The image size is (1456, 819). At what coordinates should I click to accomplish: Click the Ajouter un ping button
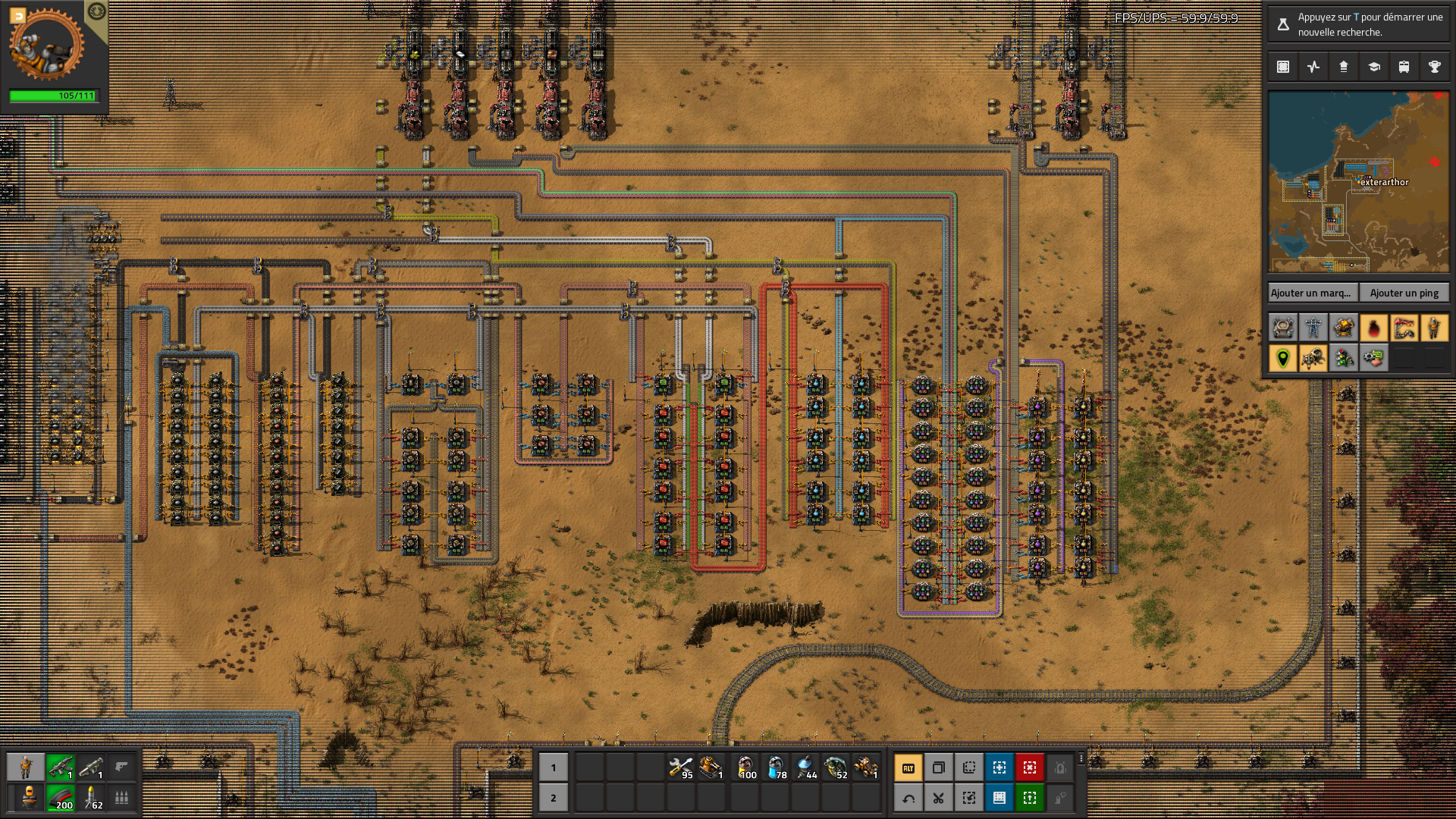[1404, 293]
